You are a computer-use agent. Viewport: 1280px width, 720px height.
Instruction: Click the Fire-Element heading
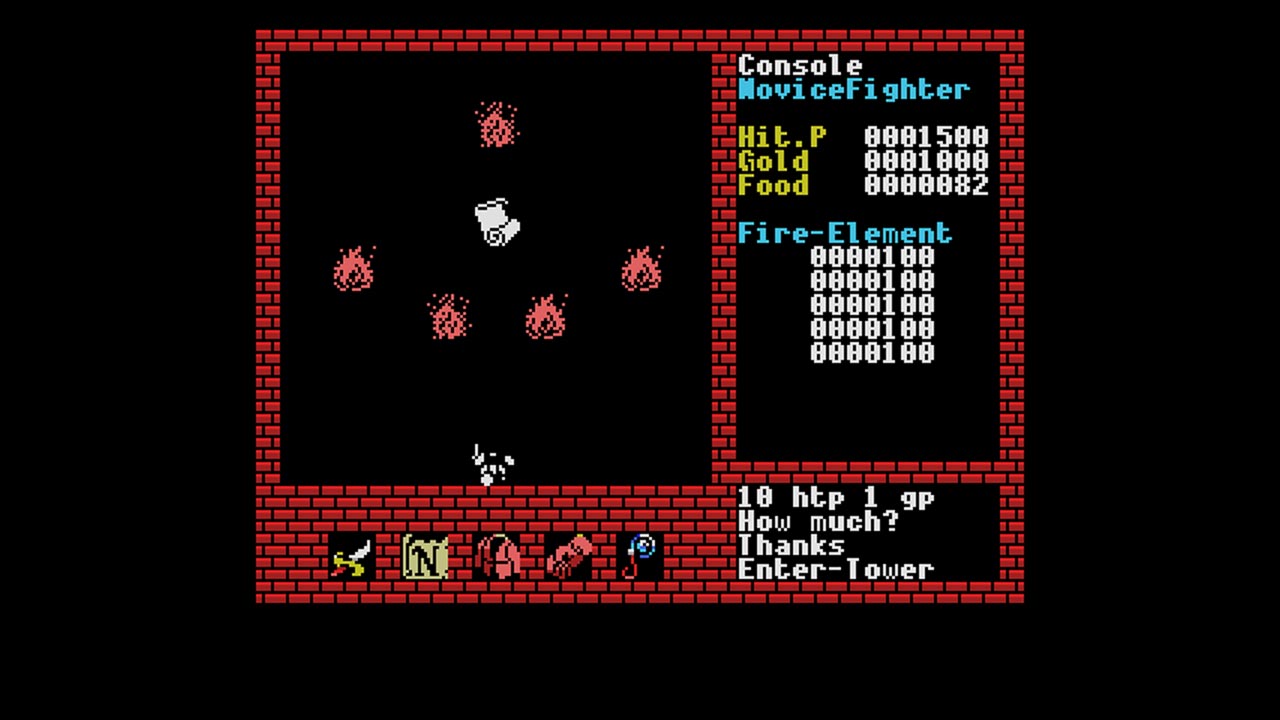(843, 232)
